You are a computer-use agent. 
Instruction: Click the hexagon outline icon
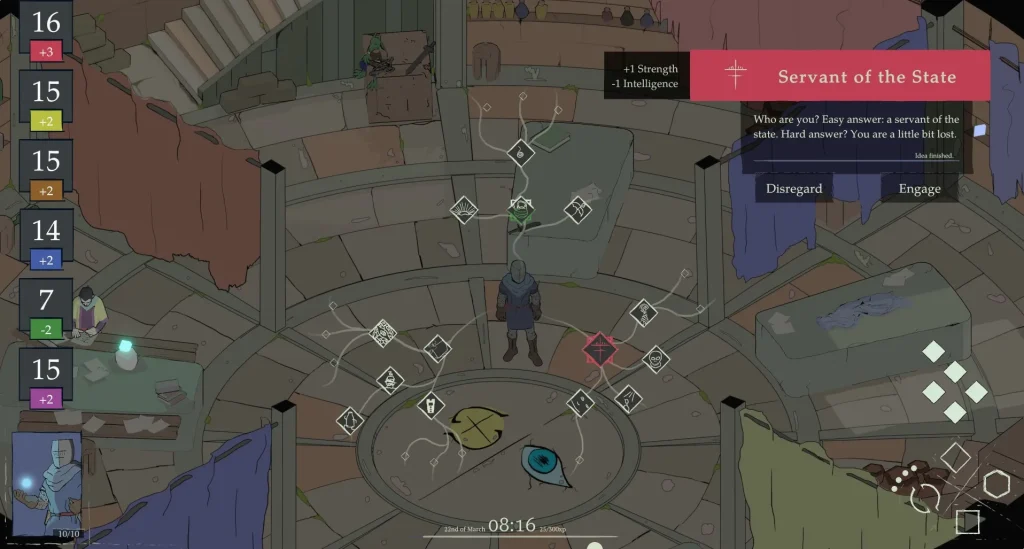(x=995, y=485)
